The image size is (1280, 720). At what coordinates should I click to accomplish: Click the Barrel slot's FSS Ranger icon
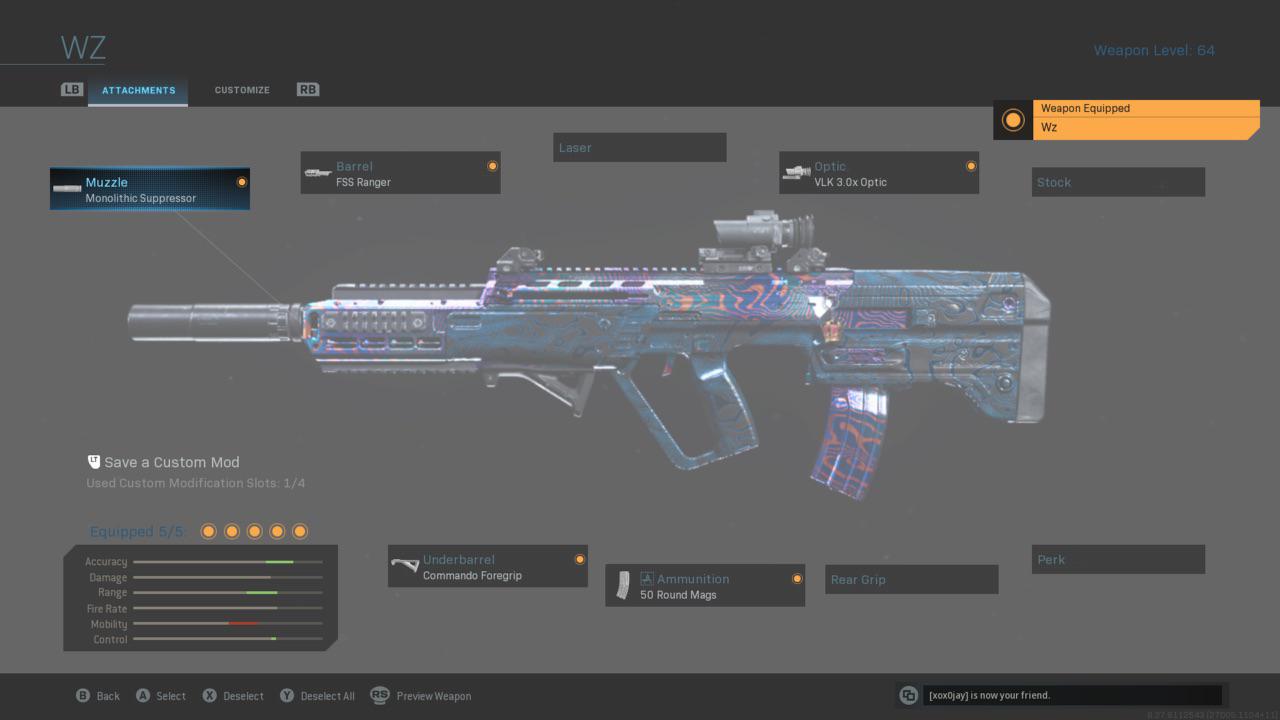pos(318,172)
